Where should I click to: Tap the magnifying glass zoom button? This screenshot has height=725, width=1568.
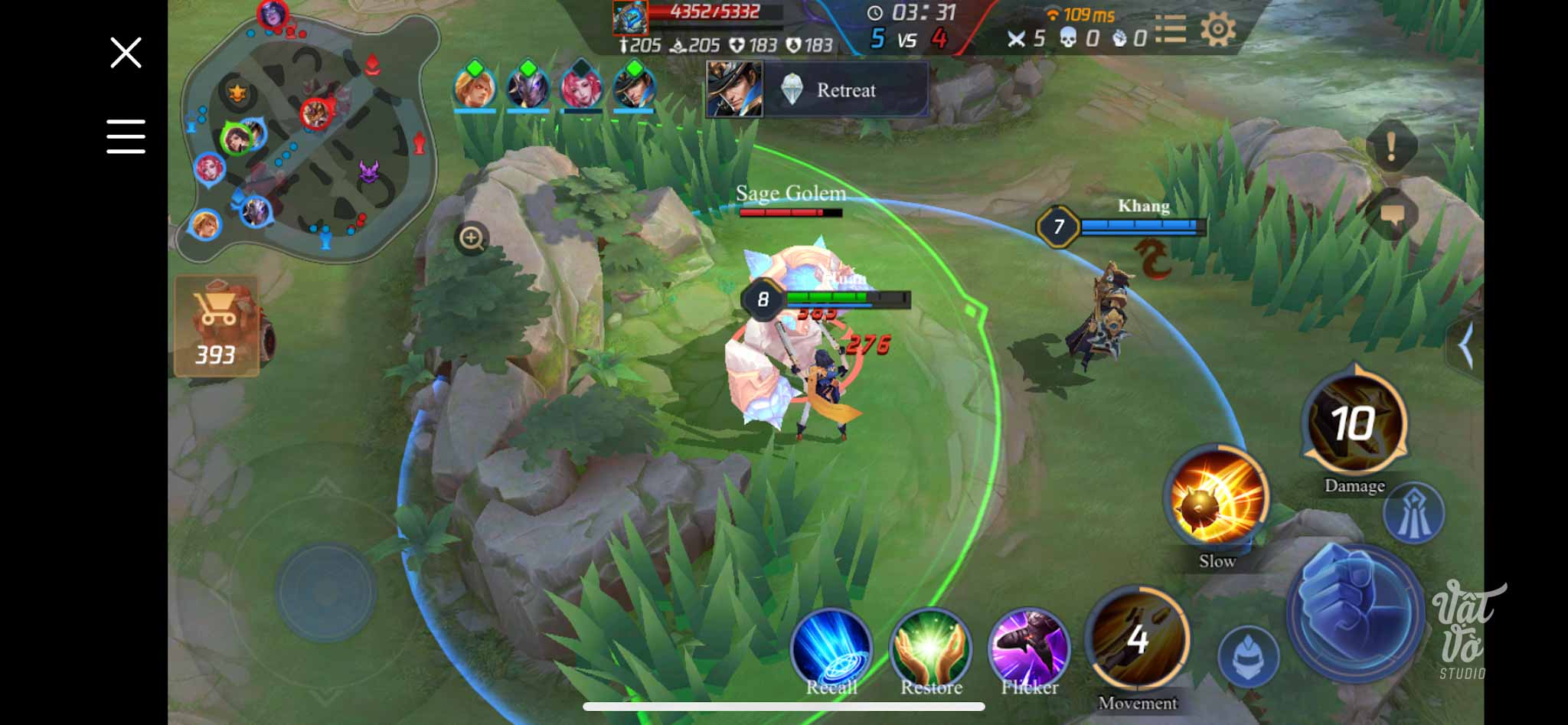[472, 239]
